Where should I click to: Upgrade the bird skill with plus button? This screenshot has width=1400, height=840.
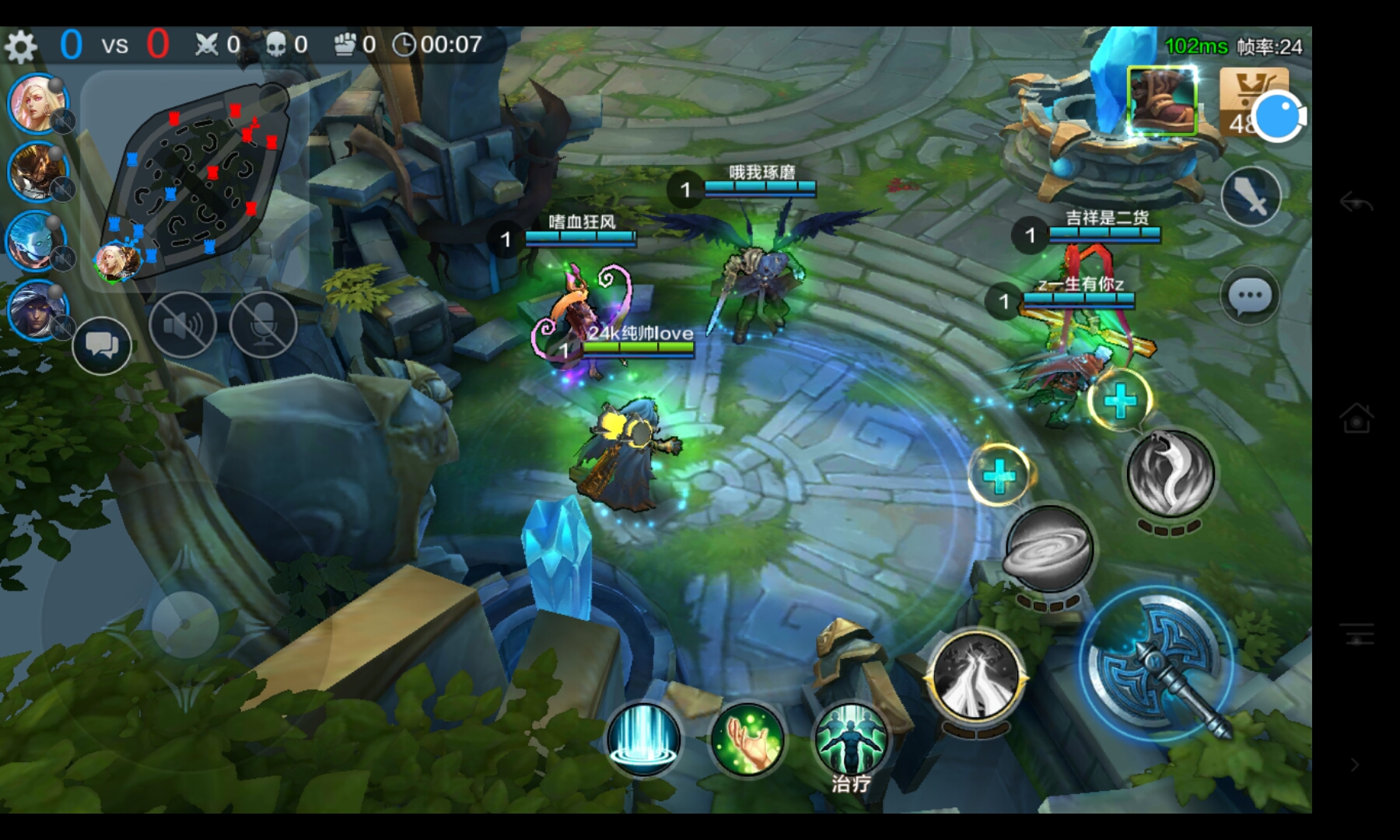coord(1120,401)
